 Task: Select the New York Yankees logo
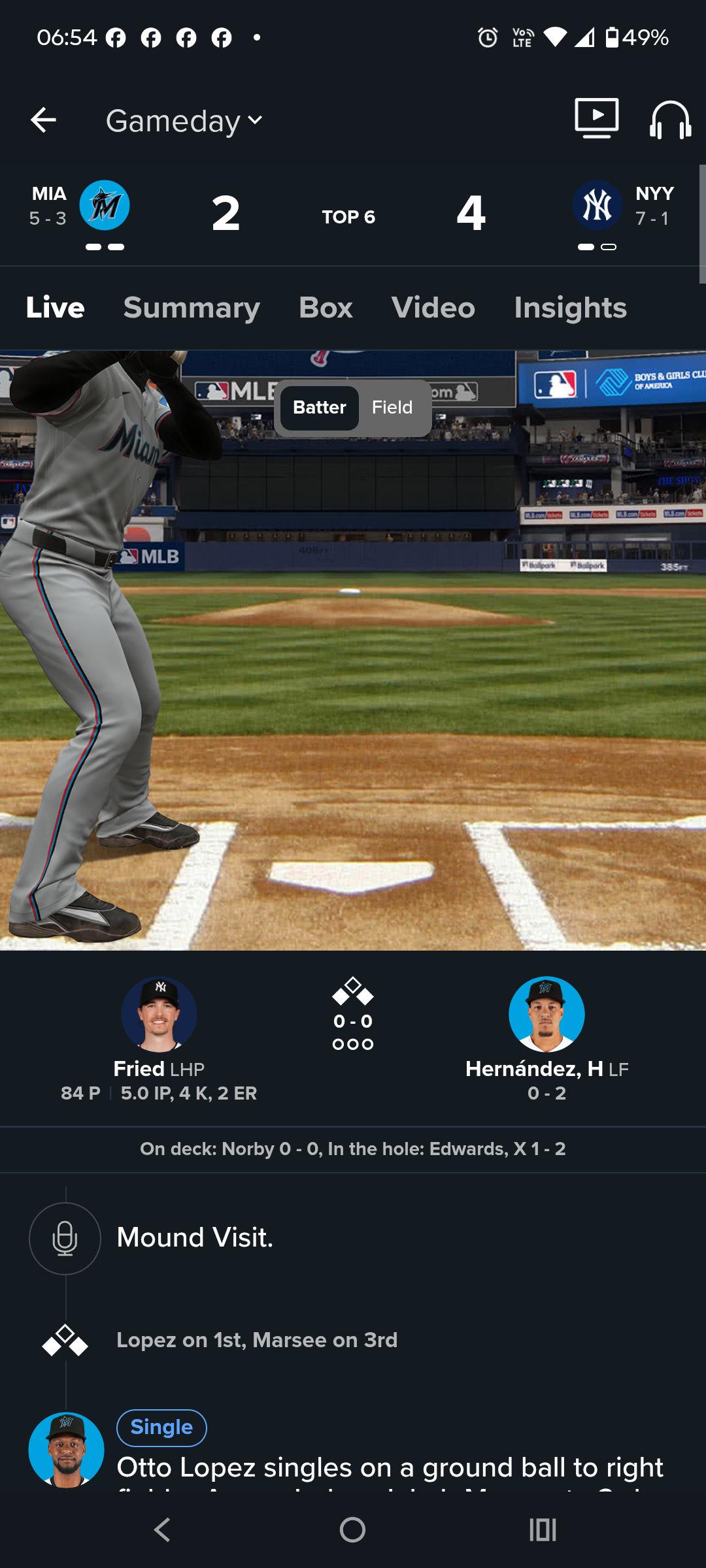(597, 205)
